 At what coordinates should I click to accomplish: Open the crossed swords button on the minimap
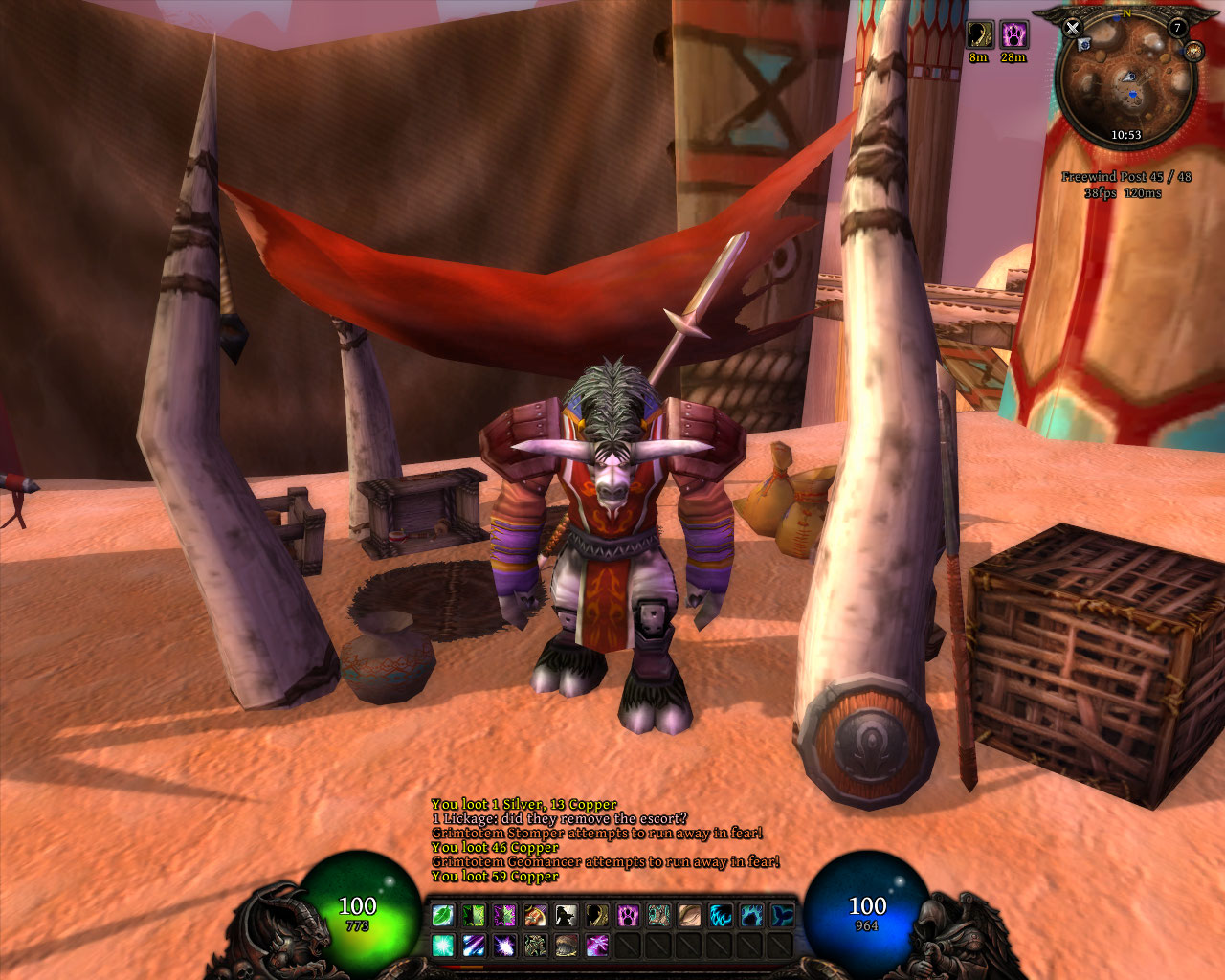click(1072, 28)
